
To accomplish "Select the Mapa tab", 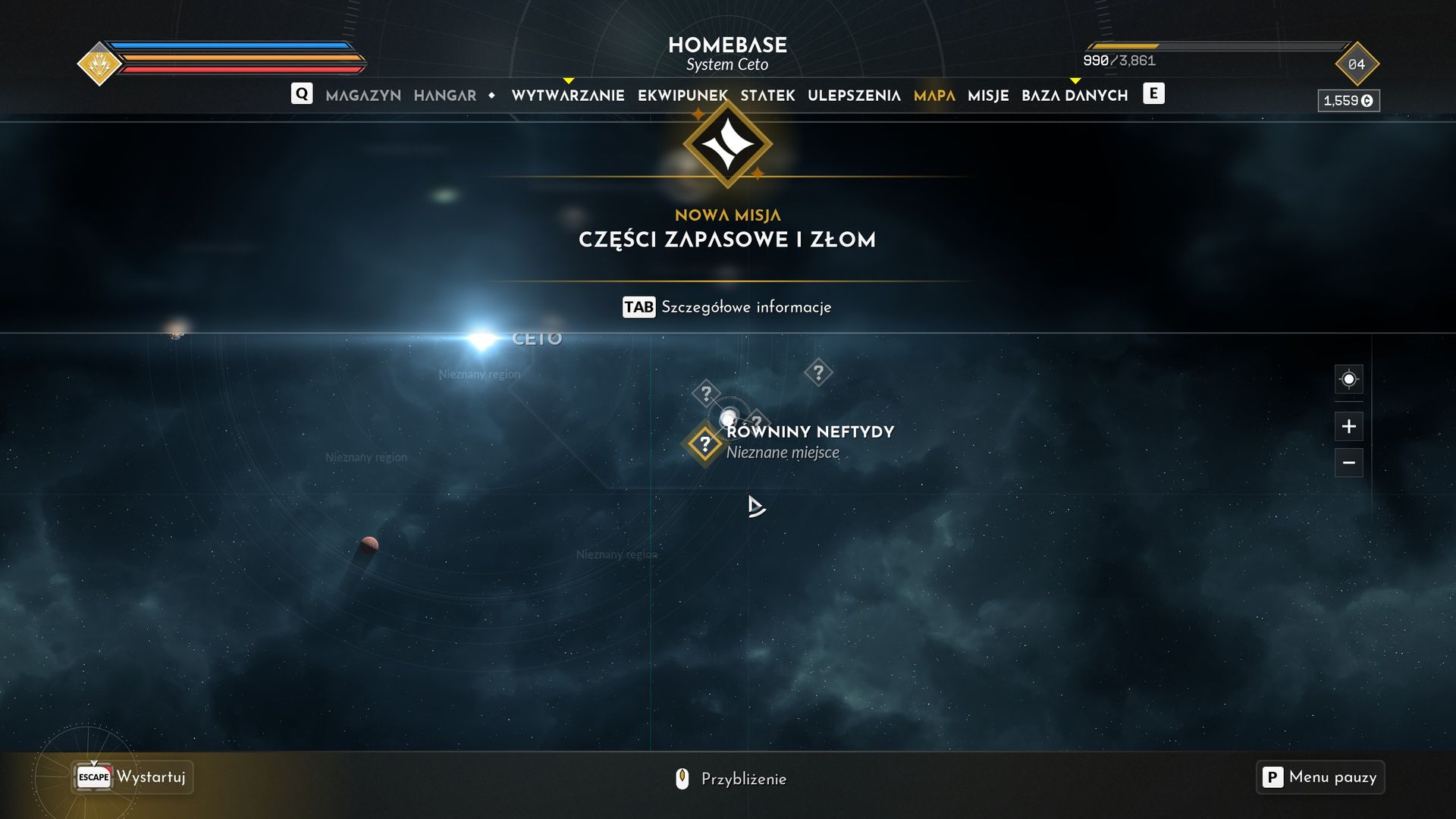I will pyautogui.click(x=934, y=96).
